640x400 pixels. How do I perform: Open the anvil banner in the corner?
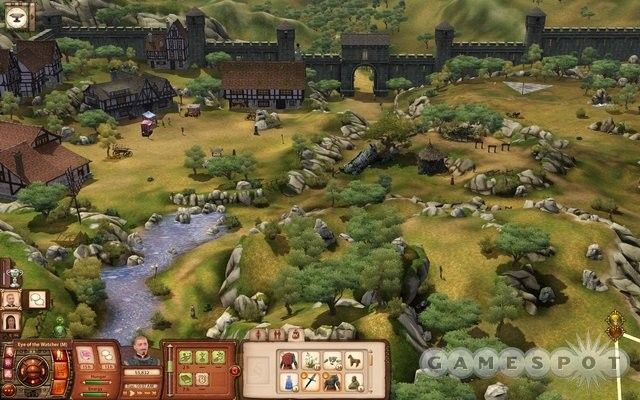coord(21,13)
